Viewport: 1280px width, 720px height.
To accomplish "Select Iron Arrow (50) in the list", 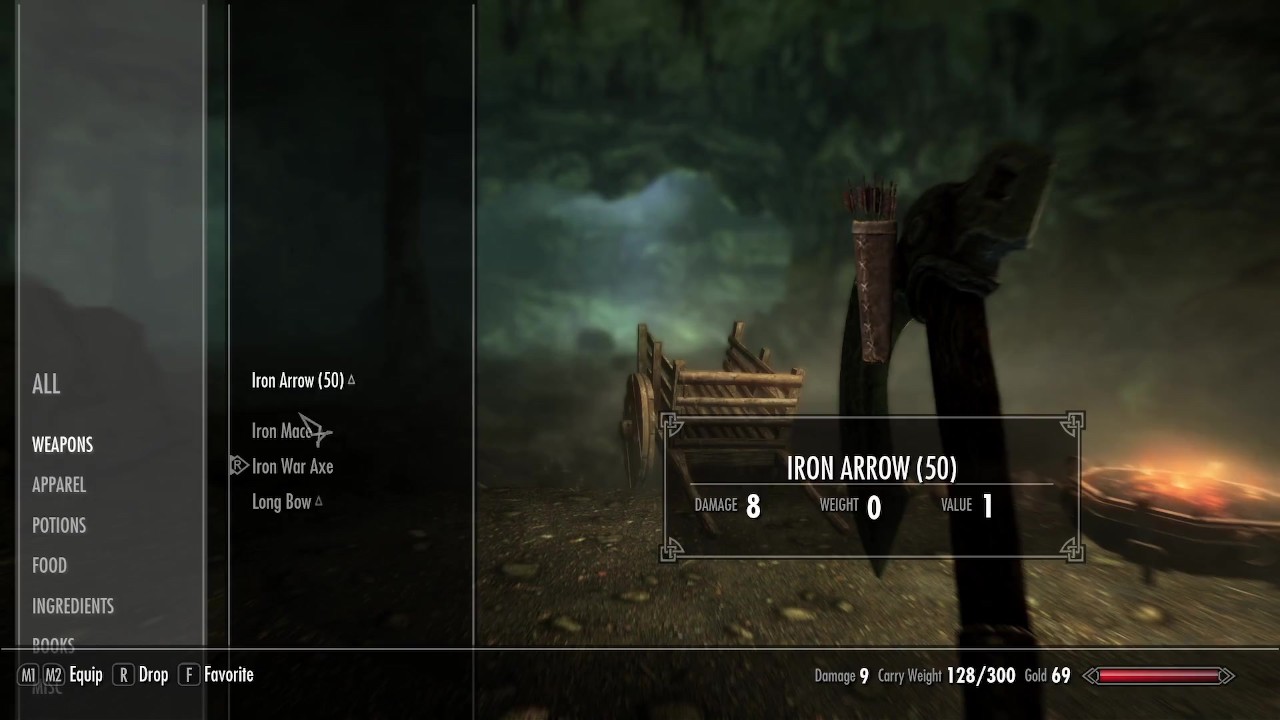I will click(298, 380).
